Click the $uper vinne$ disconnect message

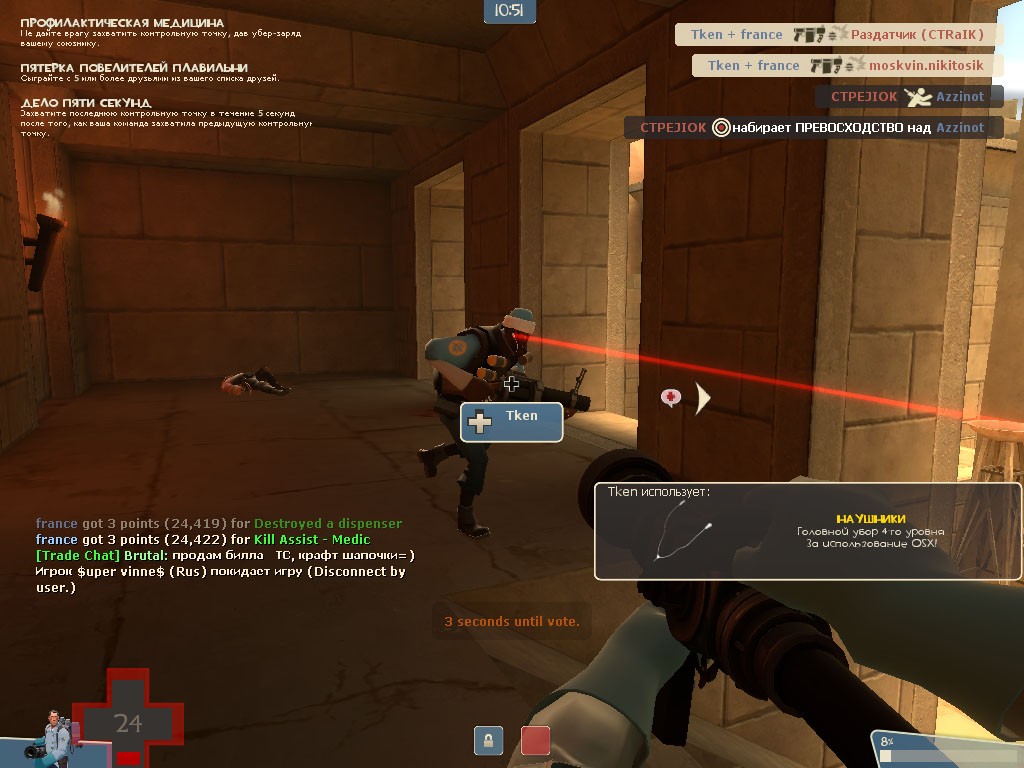coord(220,579)
